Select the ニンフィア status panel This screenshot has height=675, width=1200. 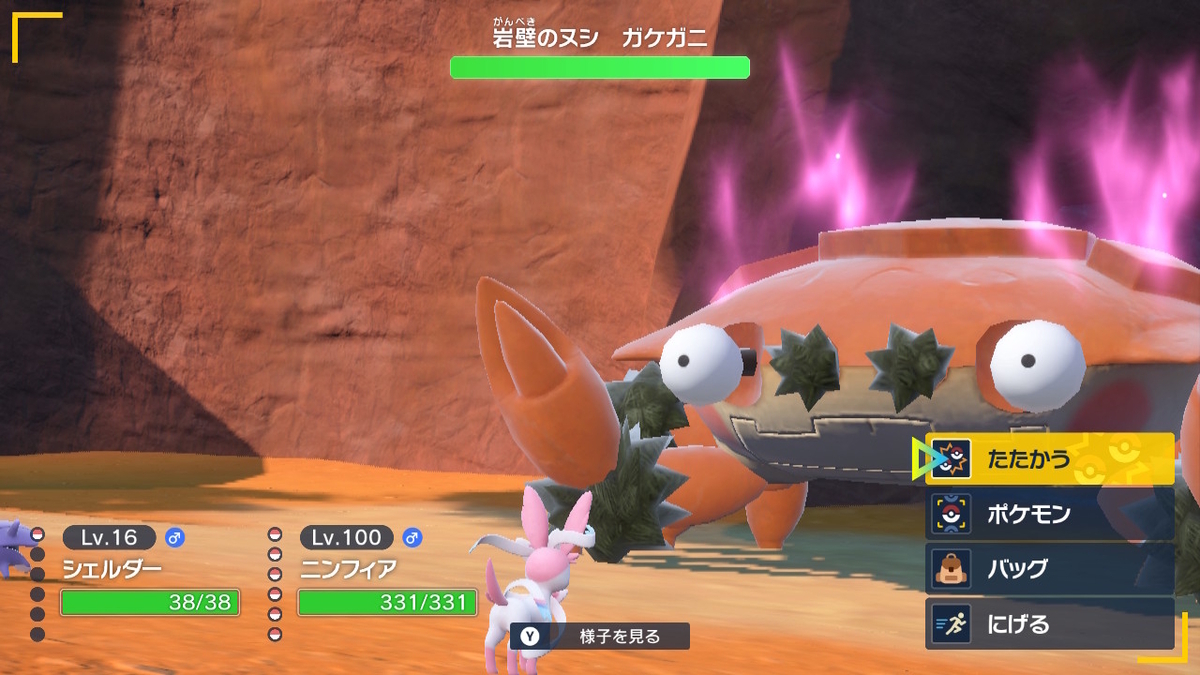coord(386,572)
